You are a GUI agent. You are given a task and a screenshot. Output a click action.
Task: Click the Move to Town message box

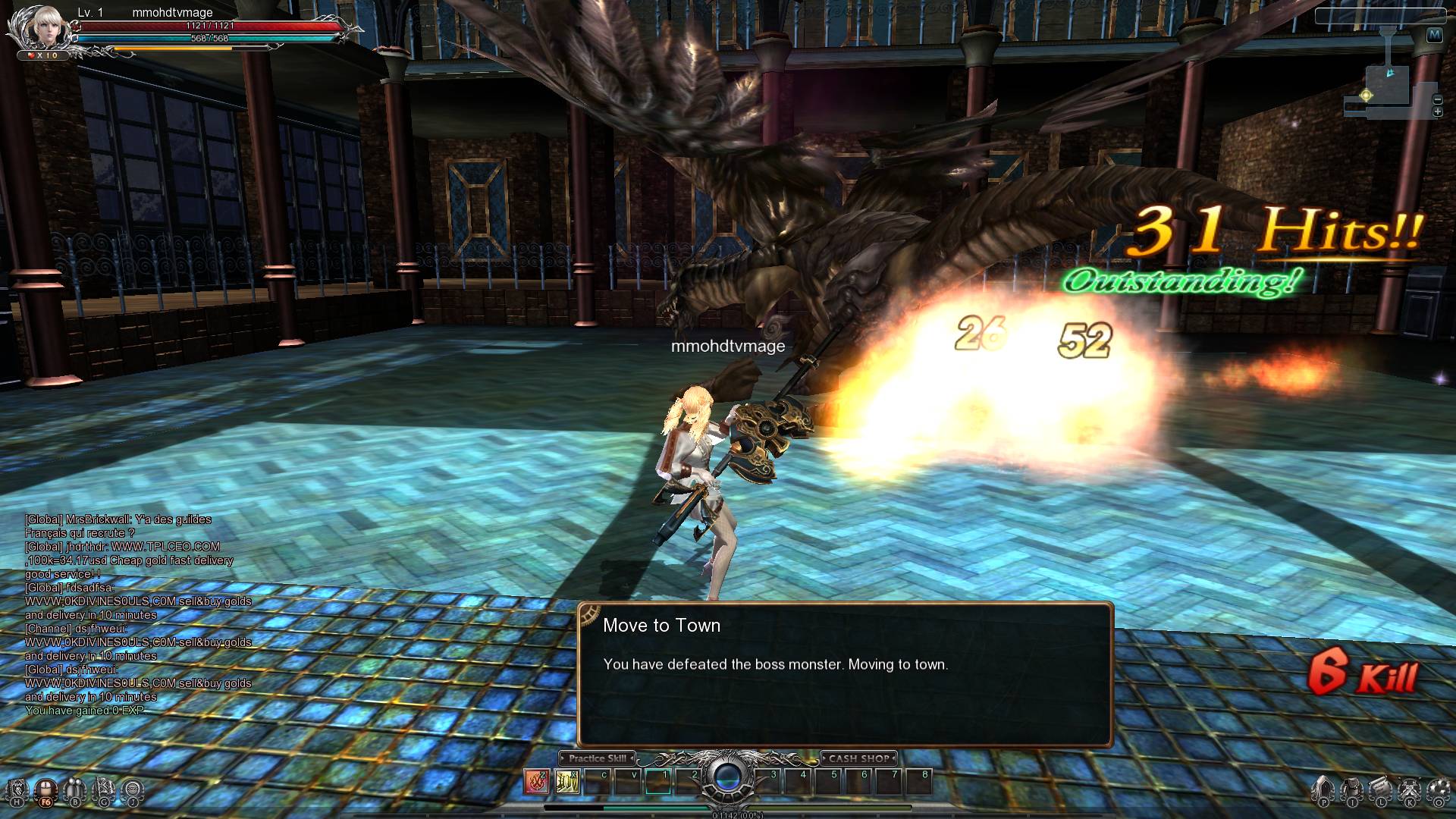[845, 674]
